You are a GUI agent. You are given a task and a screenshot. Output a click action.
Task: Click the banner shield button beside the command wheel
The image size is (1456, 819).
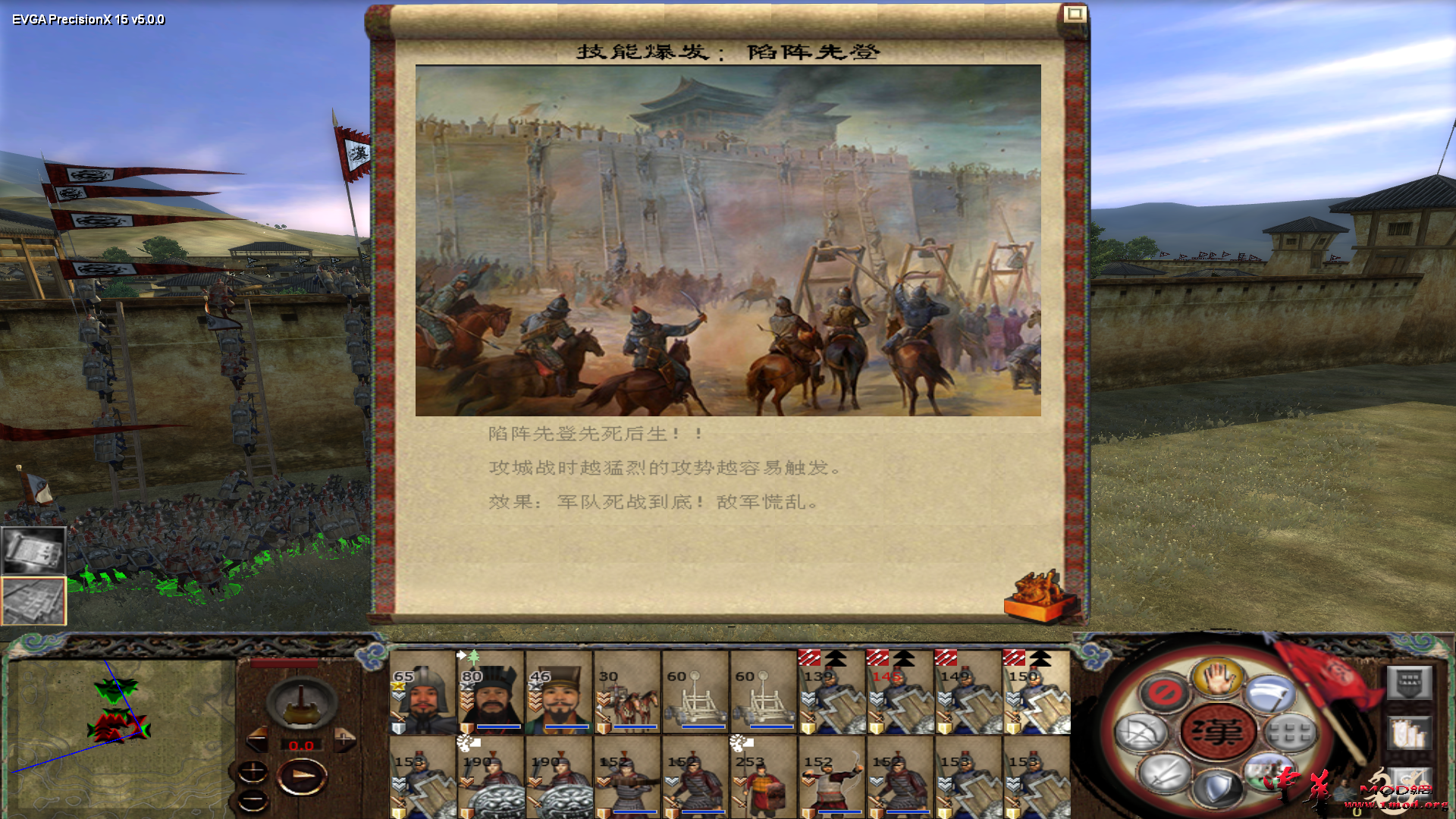(x=1408, y=682)
